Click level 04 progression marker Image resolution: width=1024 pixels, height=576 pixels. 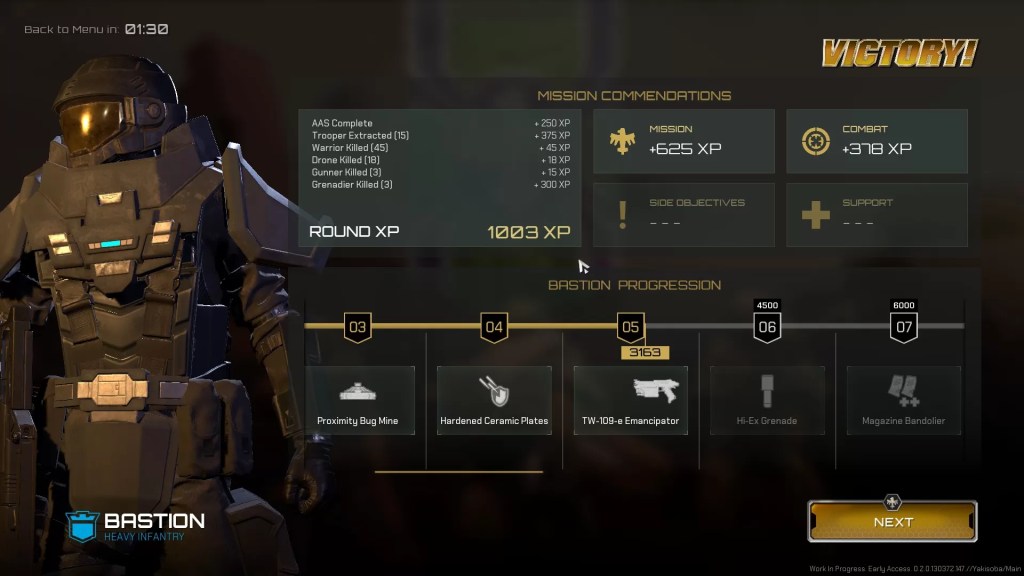click(494, 327)
